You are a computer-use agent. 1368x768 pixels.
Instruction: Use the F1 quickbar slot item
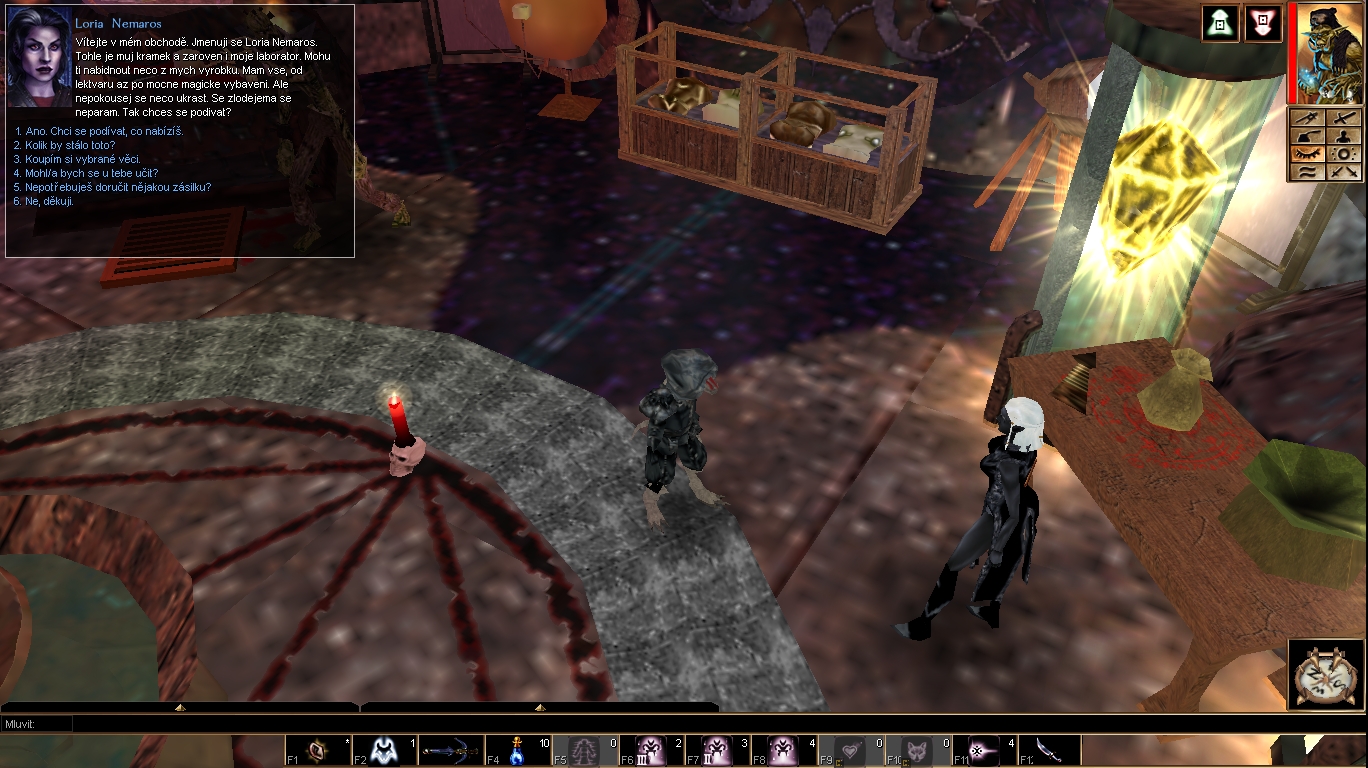(x=318, y=751)
